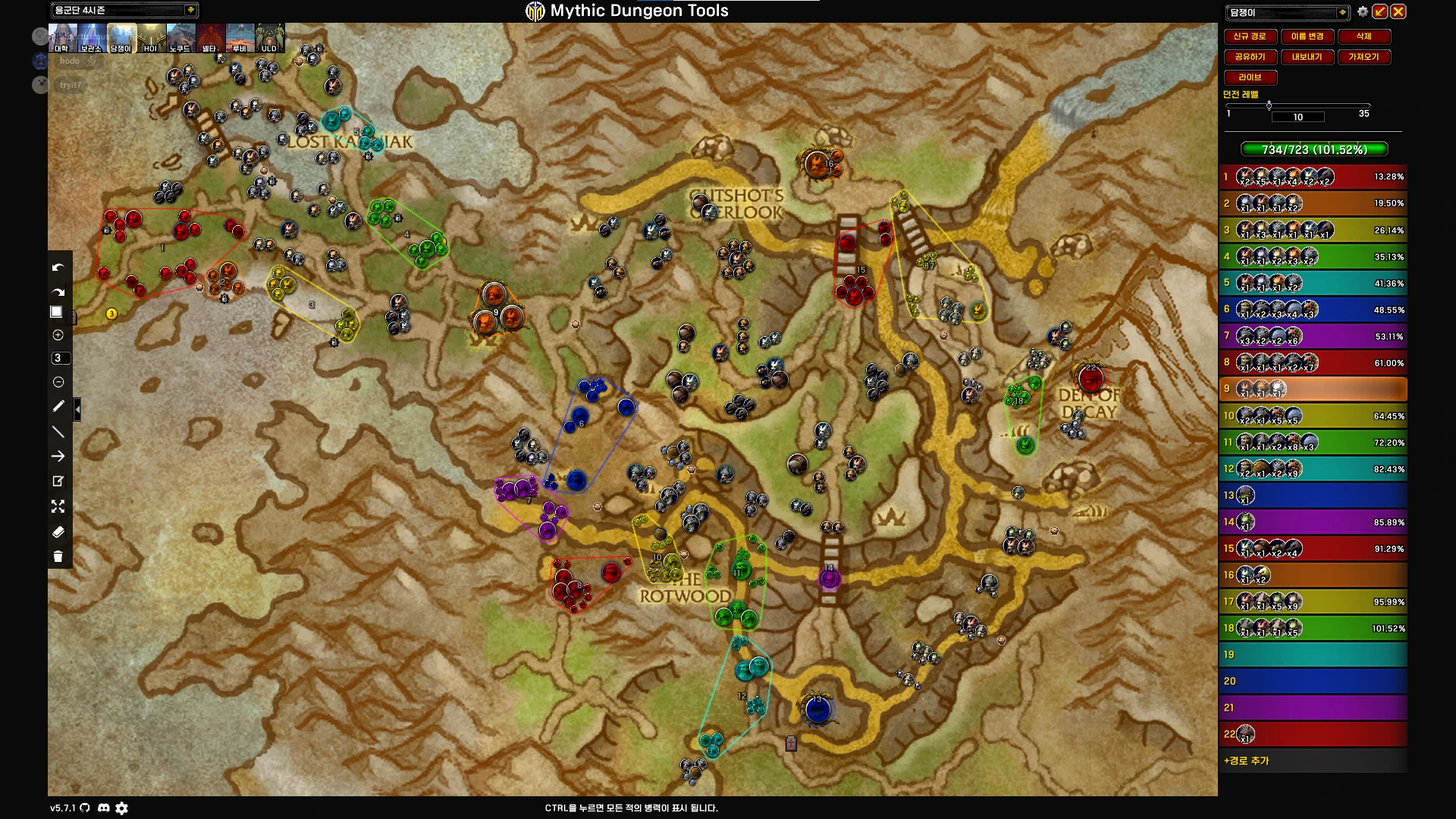1456x819 pixels.
Task: Switch to the 대학 dungeon tab
Action: tap(62, 38)
